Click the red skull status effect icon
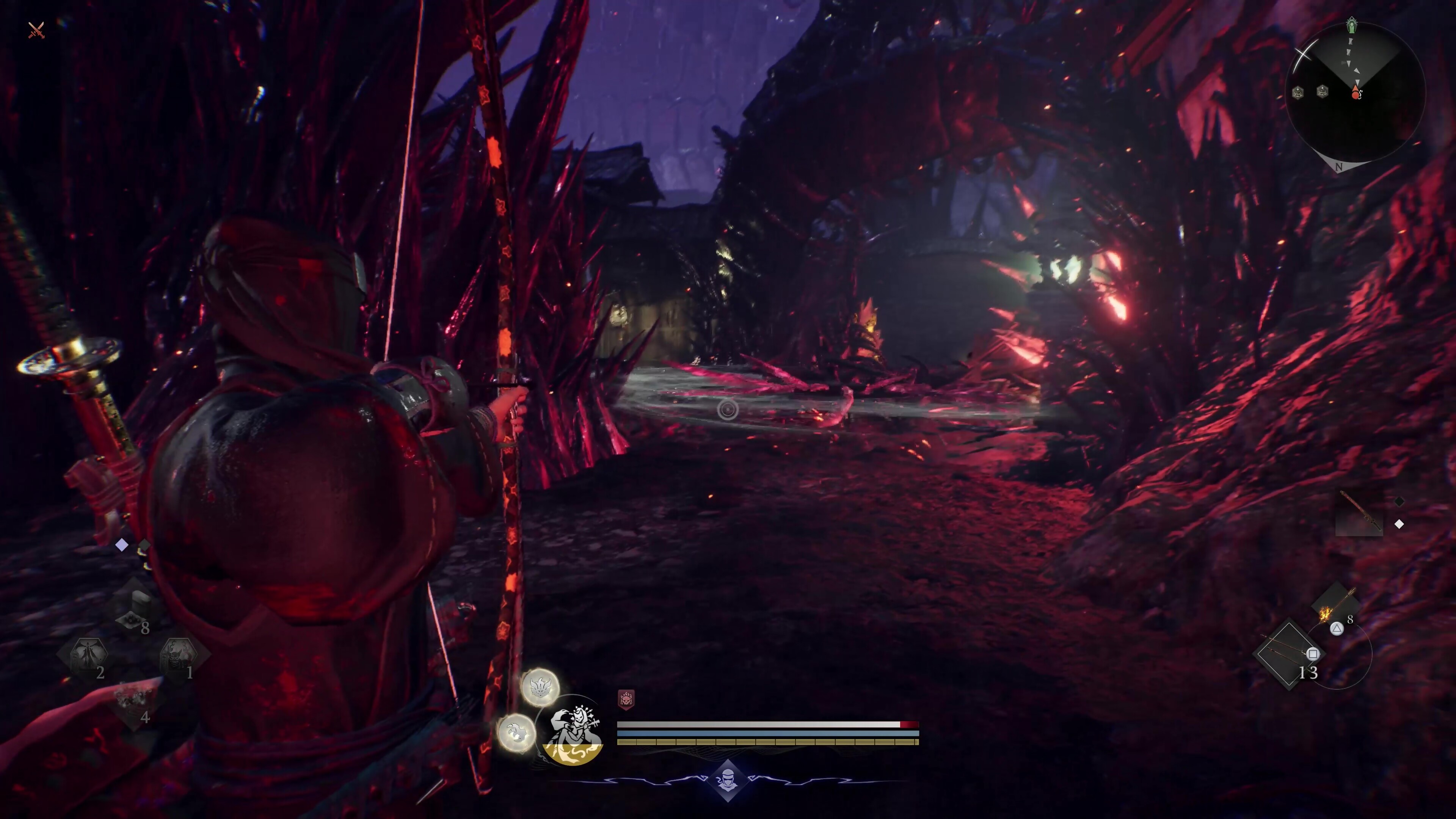This screenshot has height=819, width=1456. [626, 700]
